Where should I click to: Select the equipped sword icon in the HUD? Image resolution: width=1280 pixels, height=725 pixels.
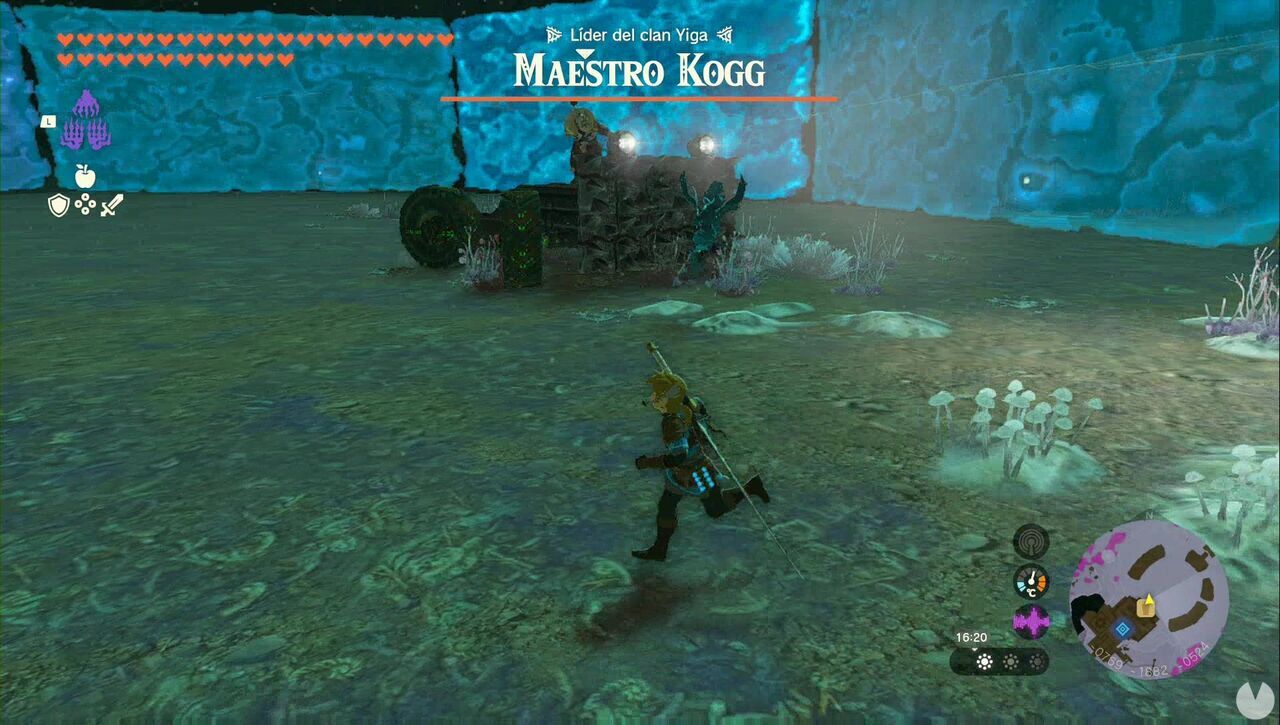[x=111, y=205]
